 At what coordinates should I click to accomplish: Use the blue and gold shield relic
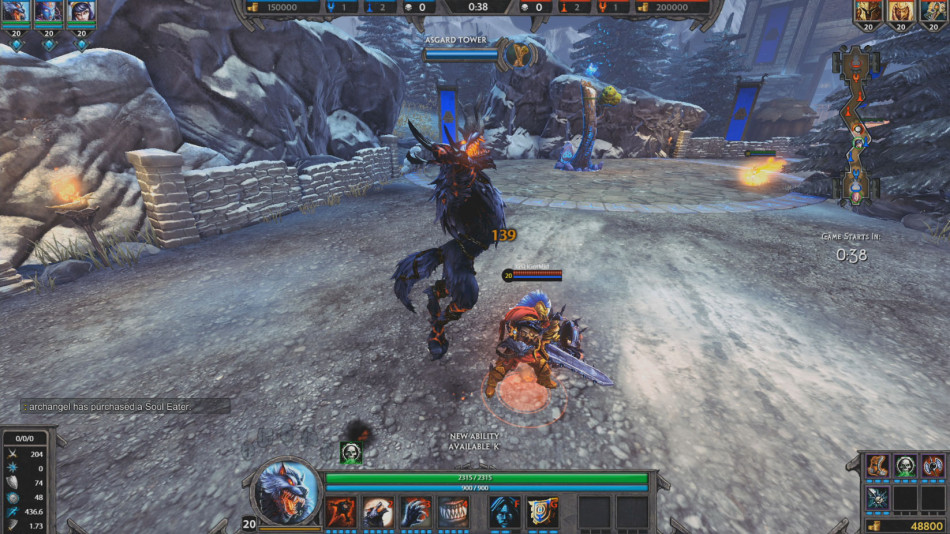(543, 512)
